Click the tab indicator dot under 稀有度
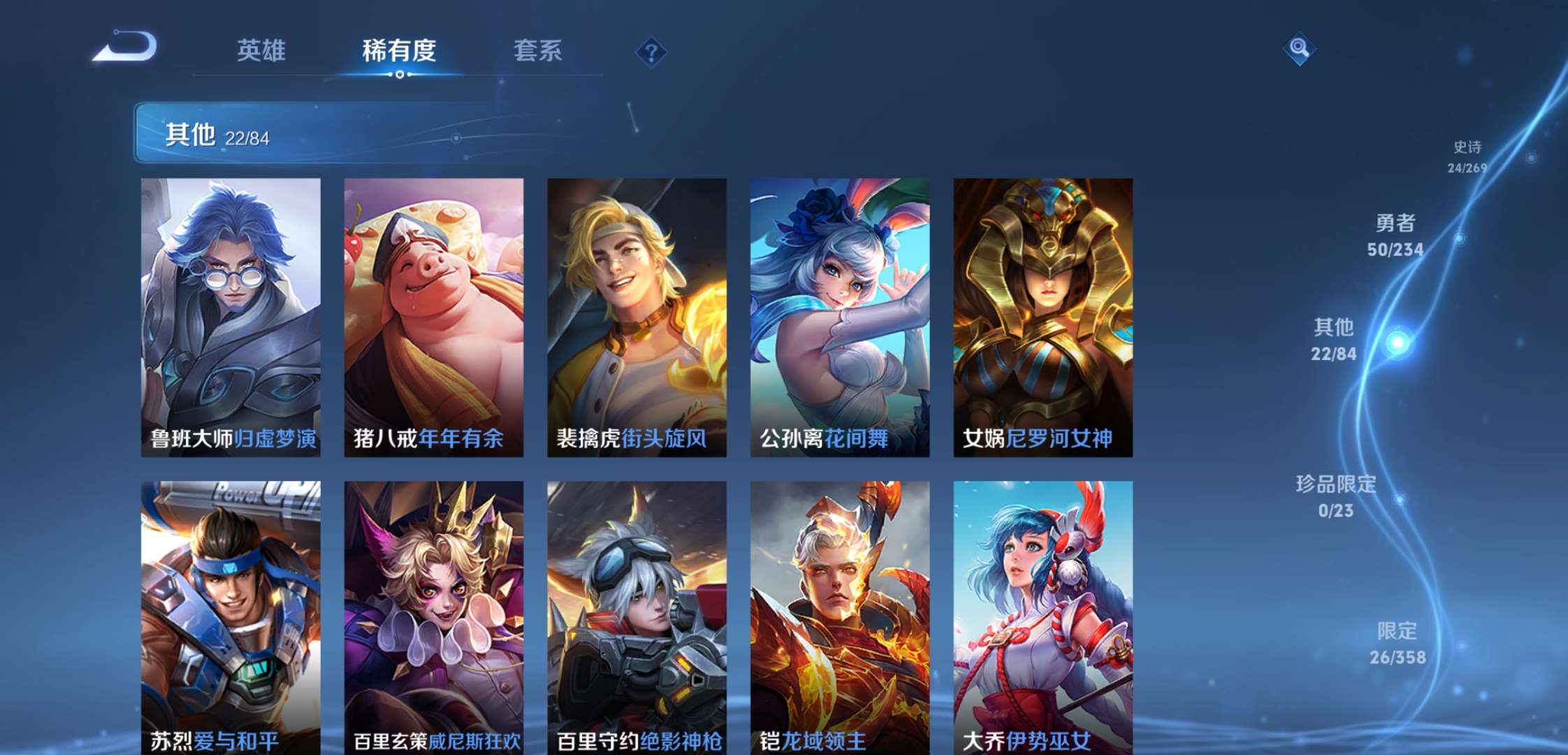This screenshot has height=755, width=1568. pyautogui.click(x=398, y=73)
